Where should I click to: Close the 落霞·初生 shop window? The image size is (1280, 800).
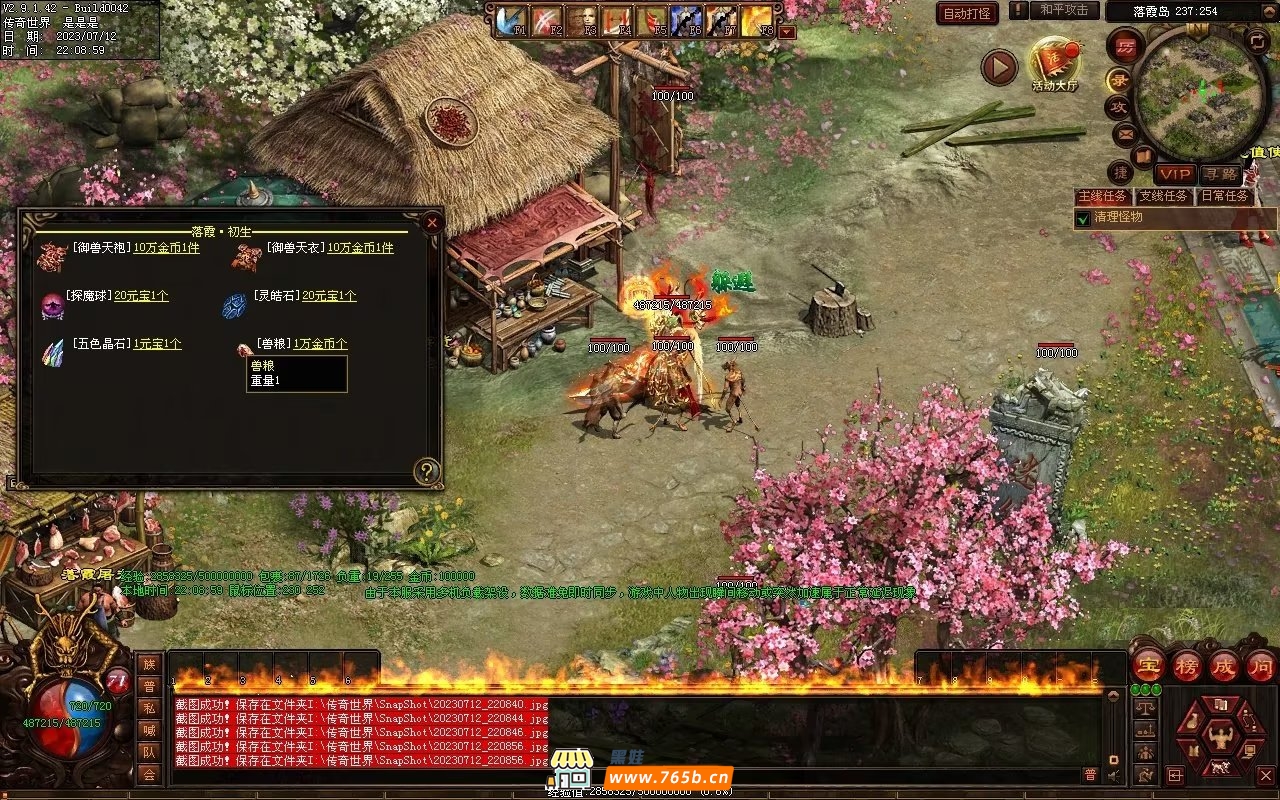432,222
